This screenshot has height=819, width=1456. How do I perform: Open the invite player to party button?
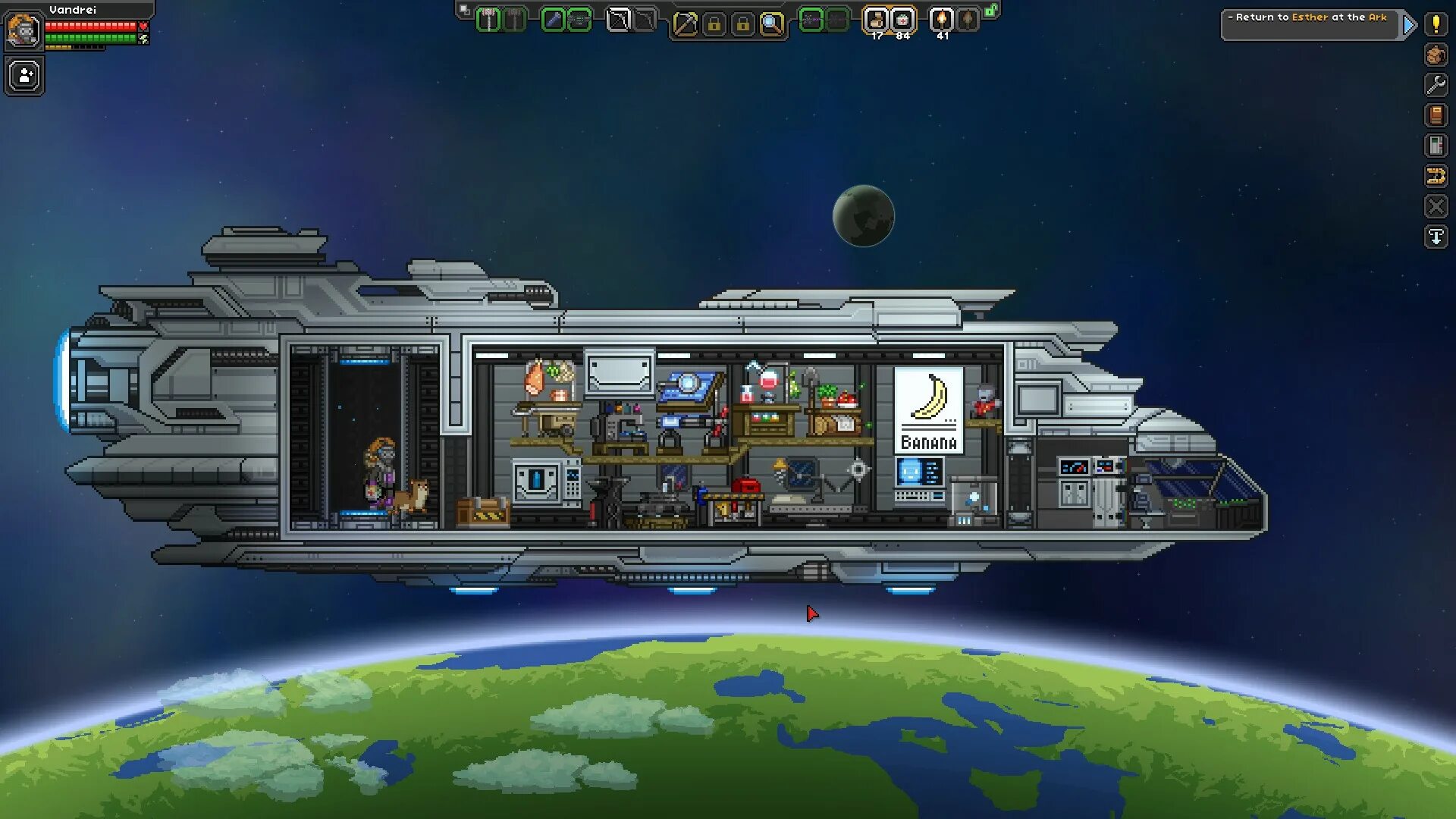(25, 77)
